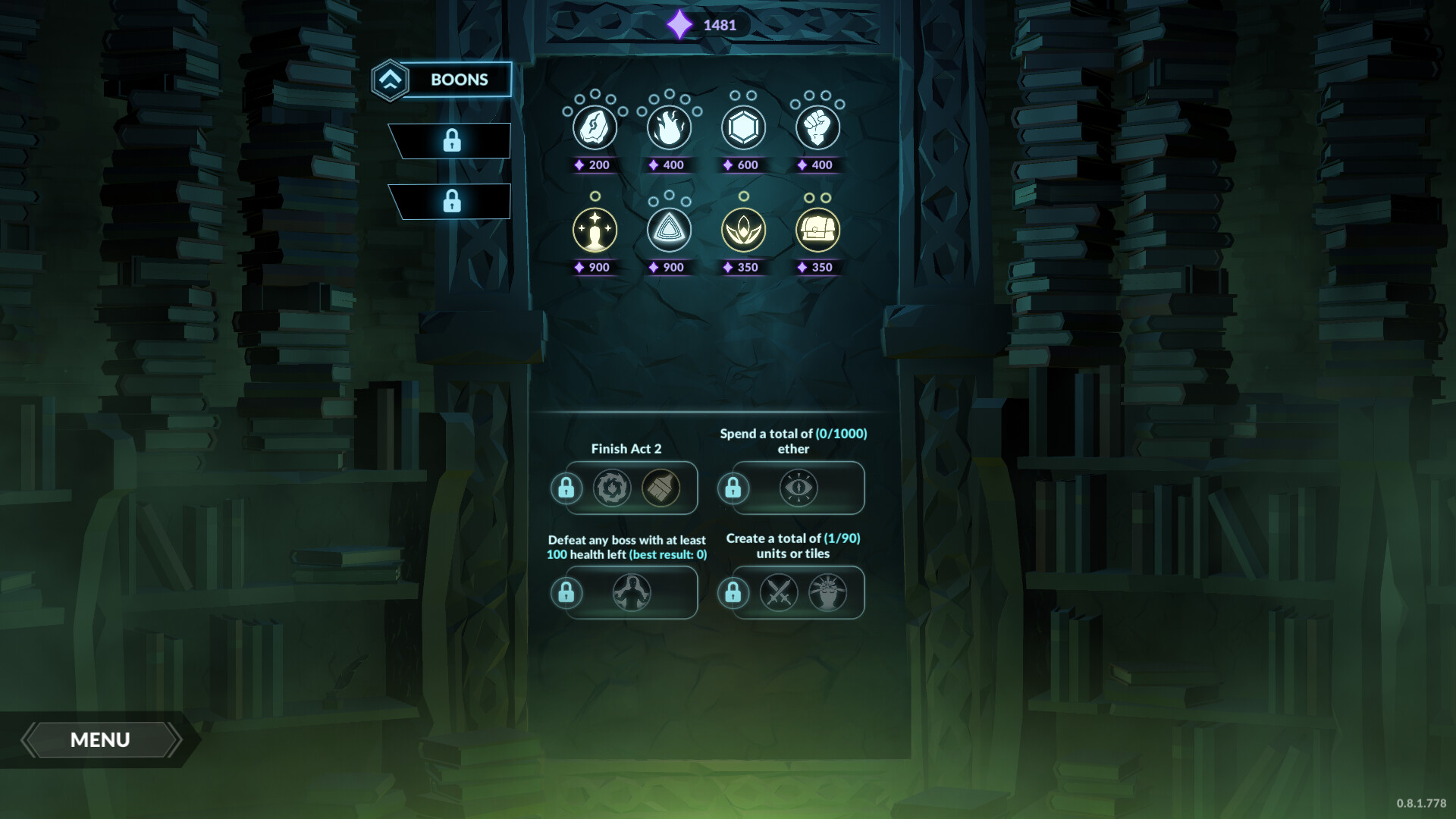Image resolution: width=1456 pixels, height=819 pixels.
Task: Click the crossed swords icon in units challenge
Action: pyautogui.click(x=780, y=593)
